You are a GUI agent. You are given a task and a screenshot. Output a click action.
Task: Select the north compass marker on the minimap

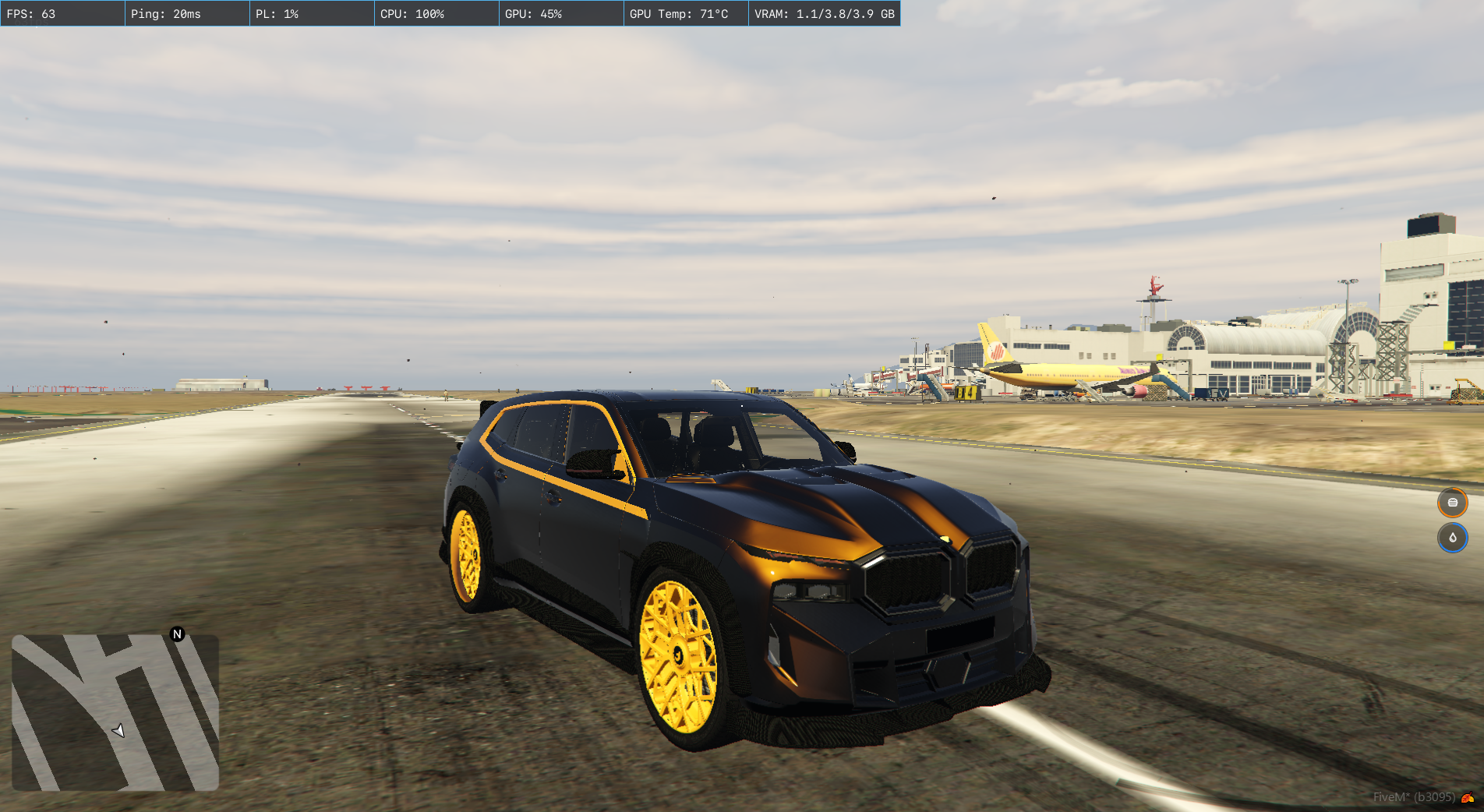(x=177, y=634)
